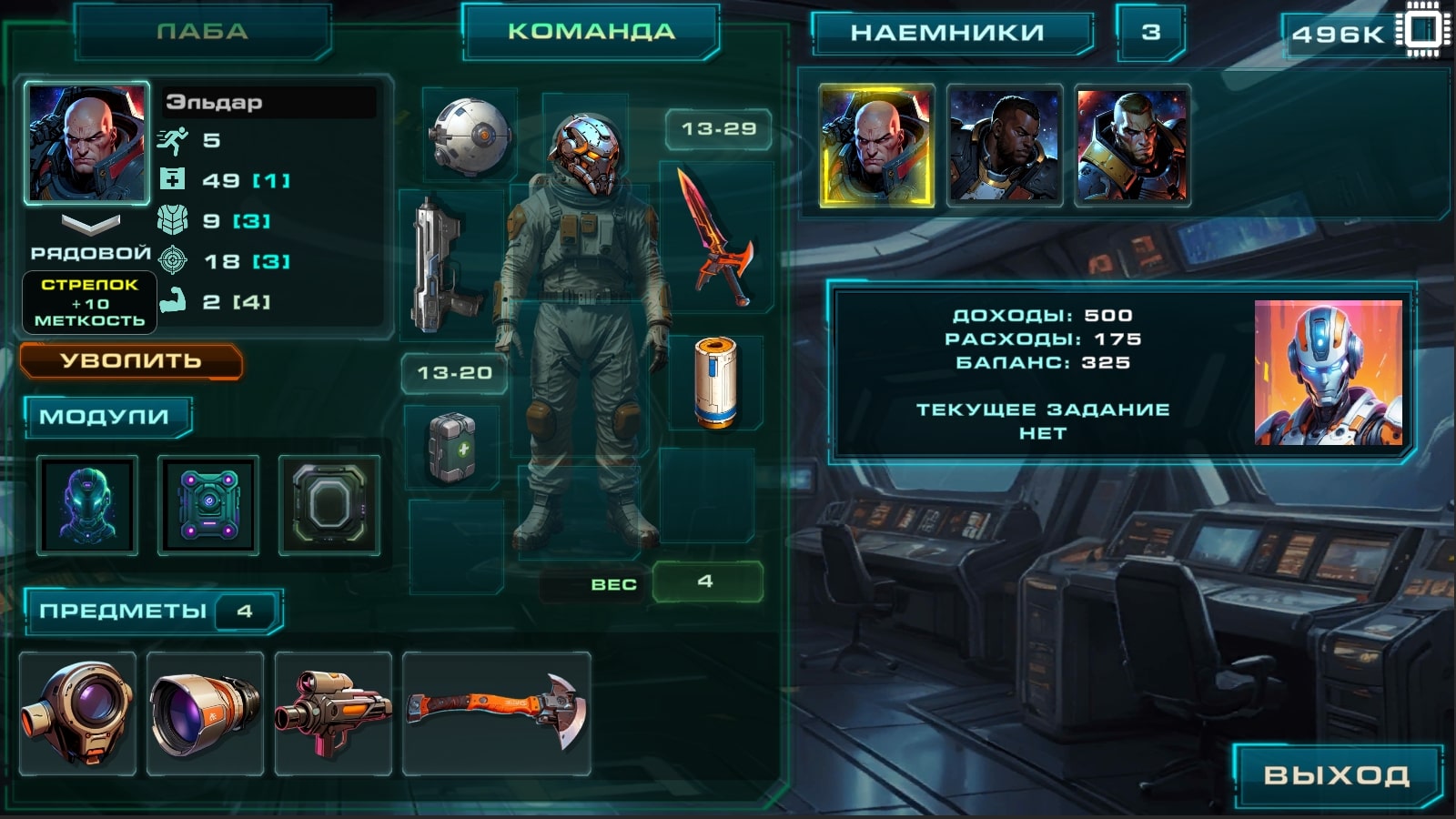Switch to the ЛАБА tab
The width and height of the screenshot is (1456, 819).
click(202, 28)
